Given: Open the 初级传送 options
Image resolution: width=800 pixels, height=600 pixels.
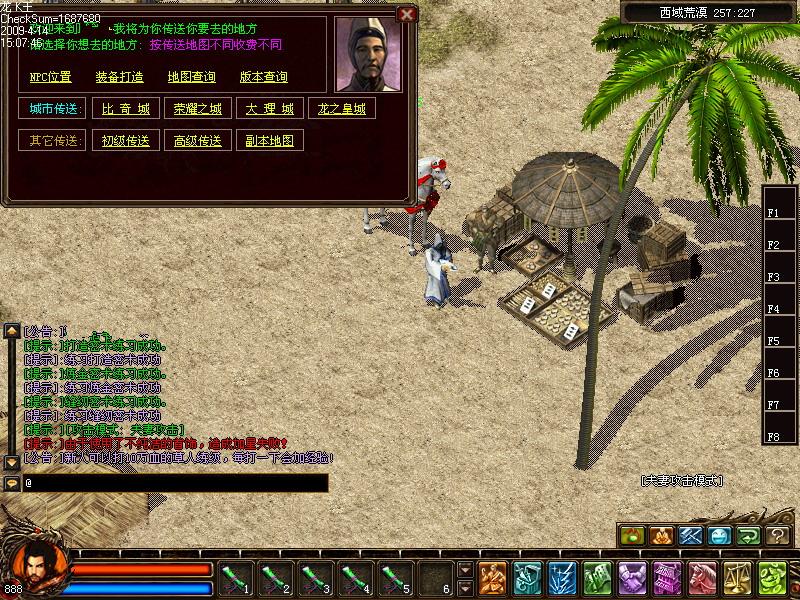Looking at the screenshot, I should pos(125,141).
